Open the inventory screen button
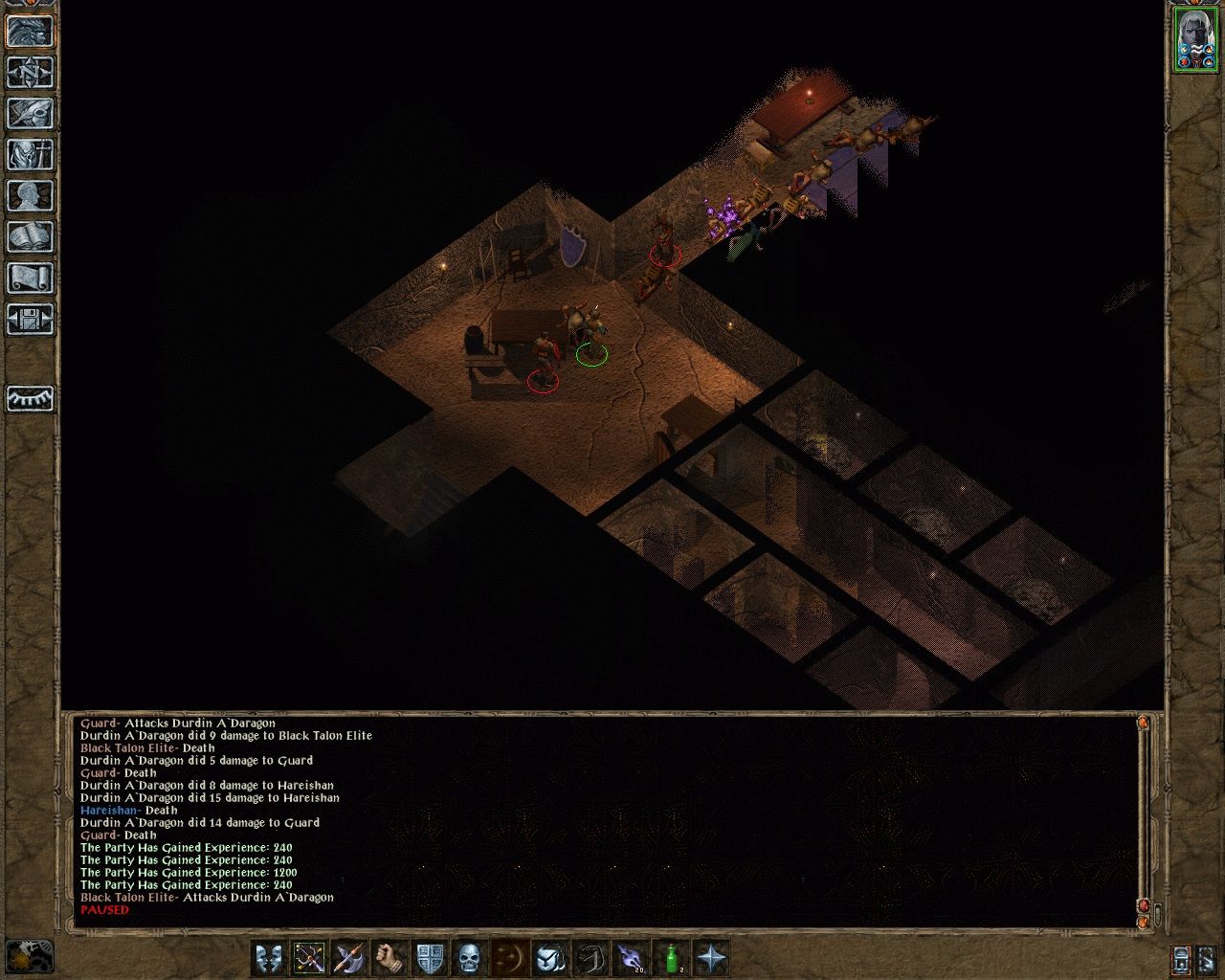This screenshot has height=980, width=1225. click(30, 155)
